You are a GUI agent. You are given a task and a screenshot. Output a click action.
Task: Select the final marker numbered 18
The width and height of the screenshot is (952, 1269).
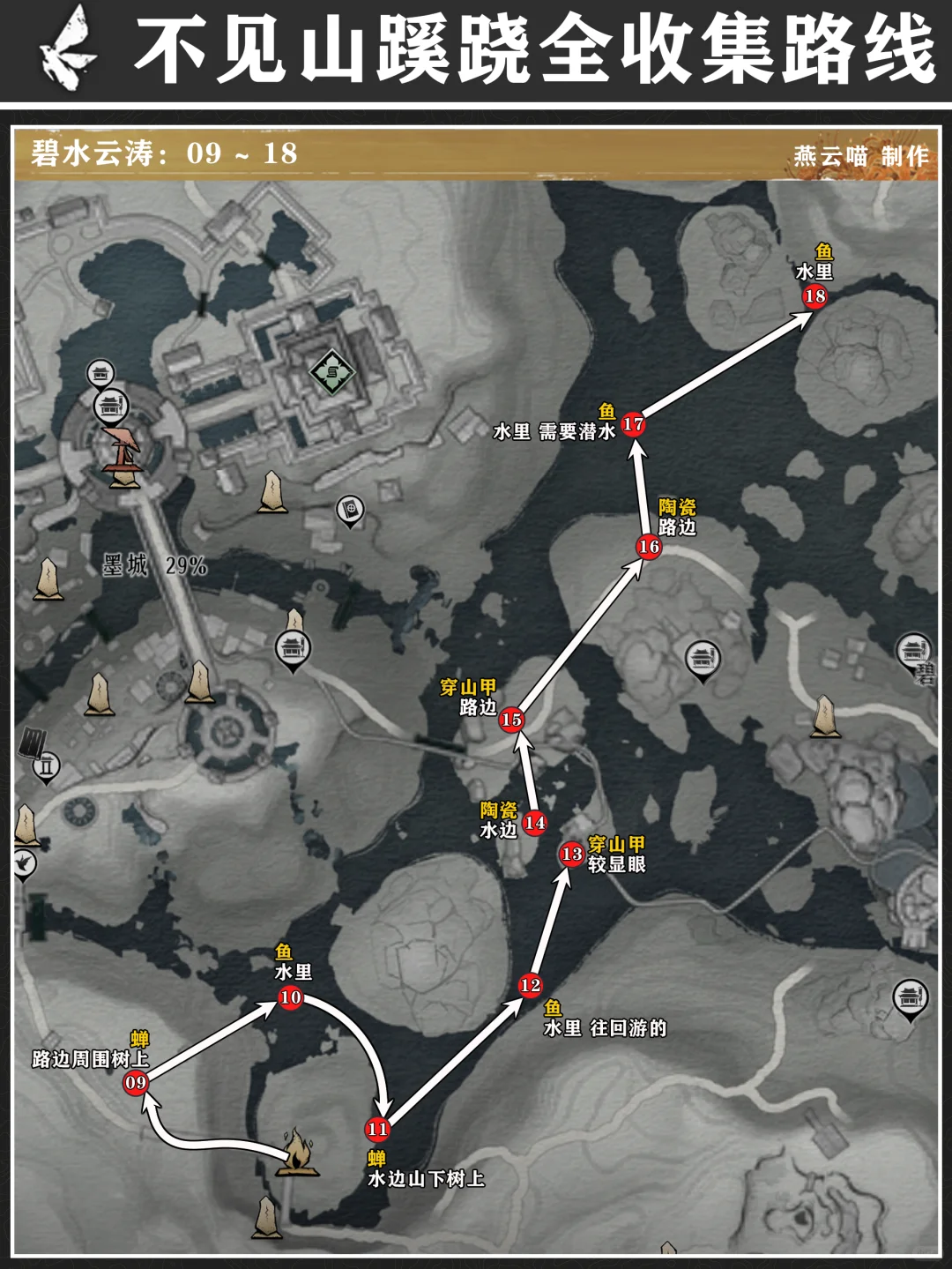coord(814,296)
